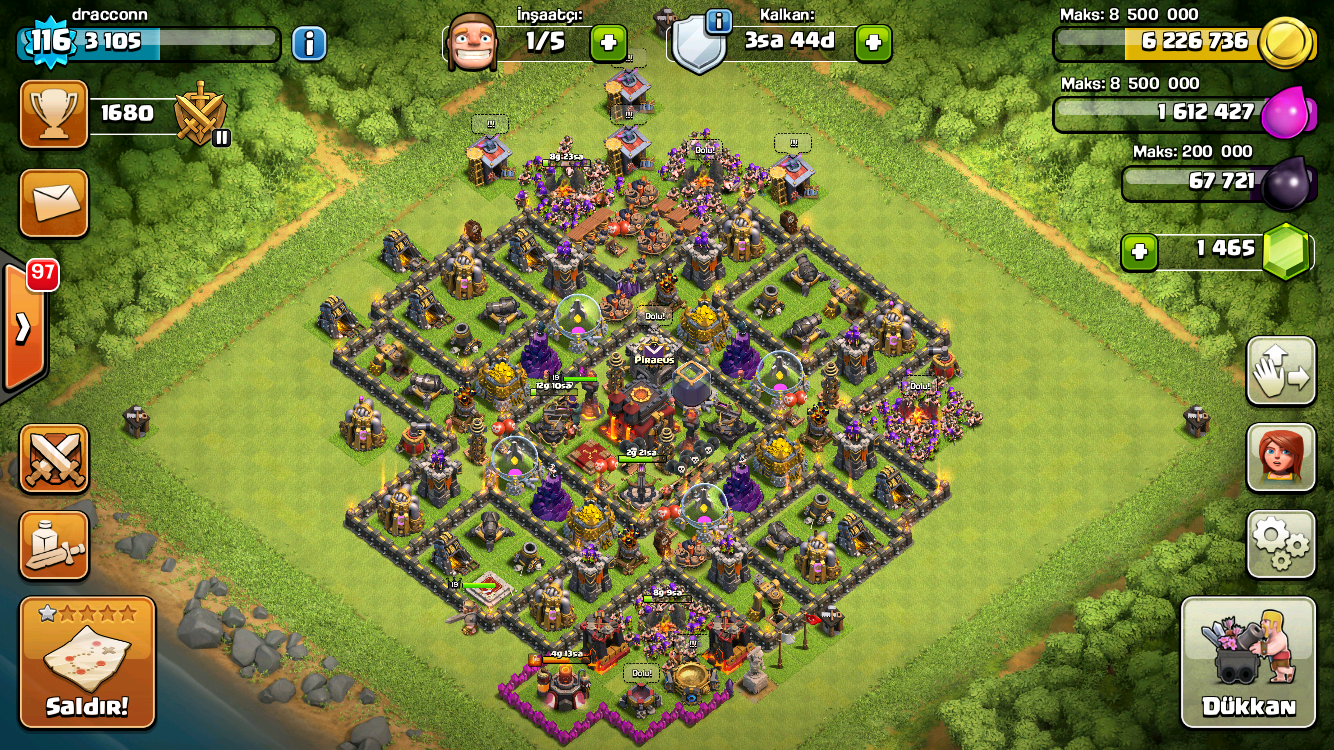Open the settings gears button
The width and height of the screenshot is (1334, 750).
pyautogui.click(x=1280, y=543)
